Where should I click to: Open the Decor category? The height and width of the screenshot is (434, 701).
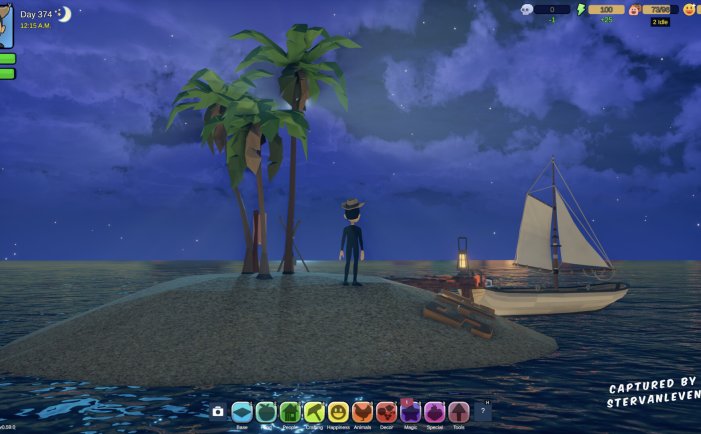(x=386, y=412)
